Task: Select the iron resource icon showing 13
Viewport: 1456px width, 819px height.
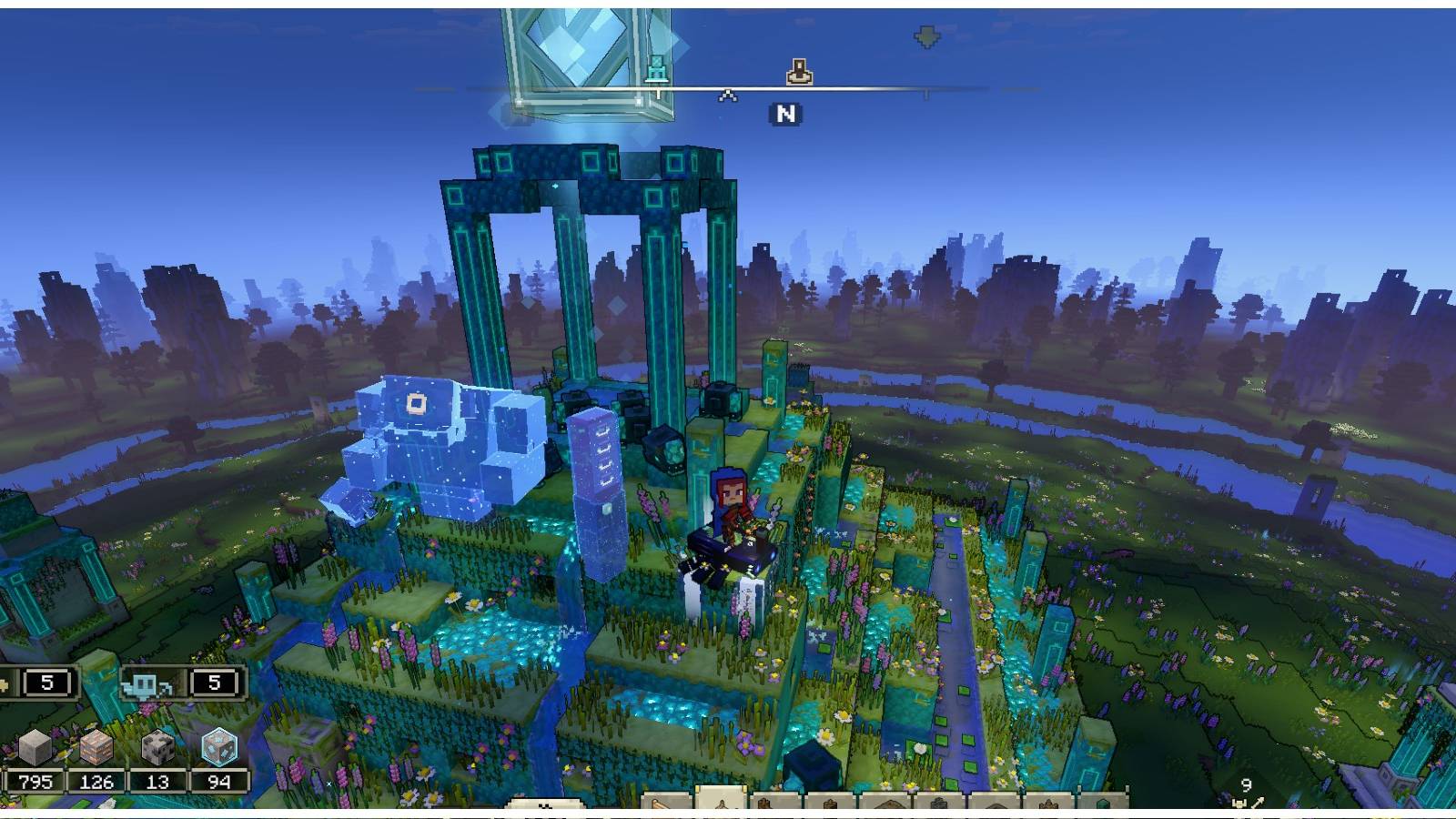Action: pyautogui.click(x=157, y=744)
